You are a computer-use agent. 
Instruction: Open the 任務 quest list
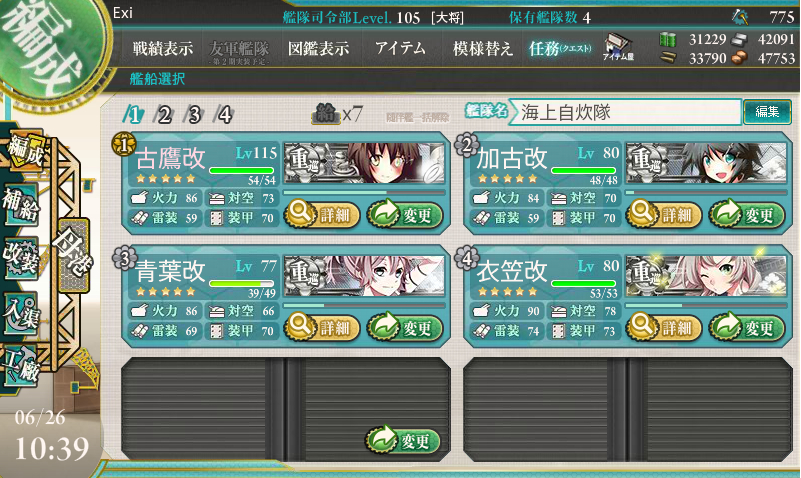(560, 48)
